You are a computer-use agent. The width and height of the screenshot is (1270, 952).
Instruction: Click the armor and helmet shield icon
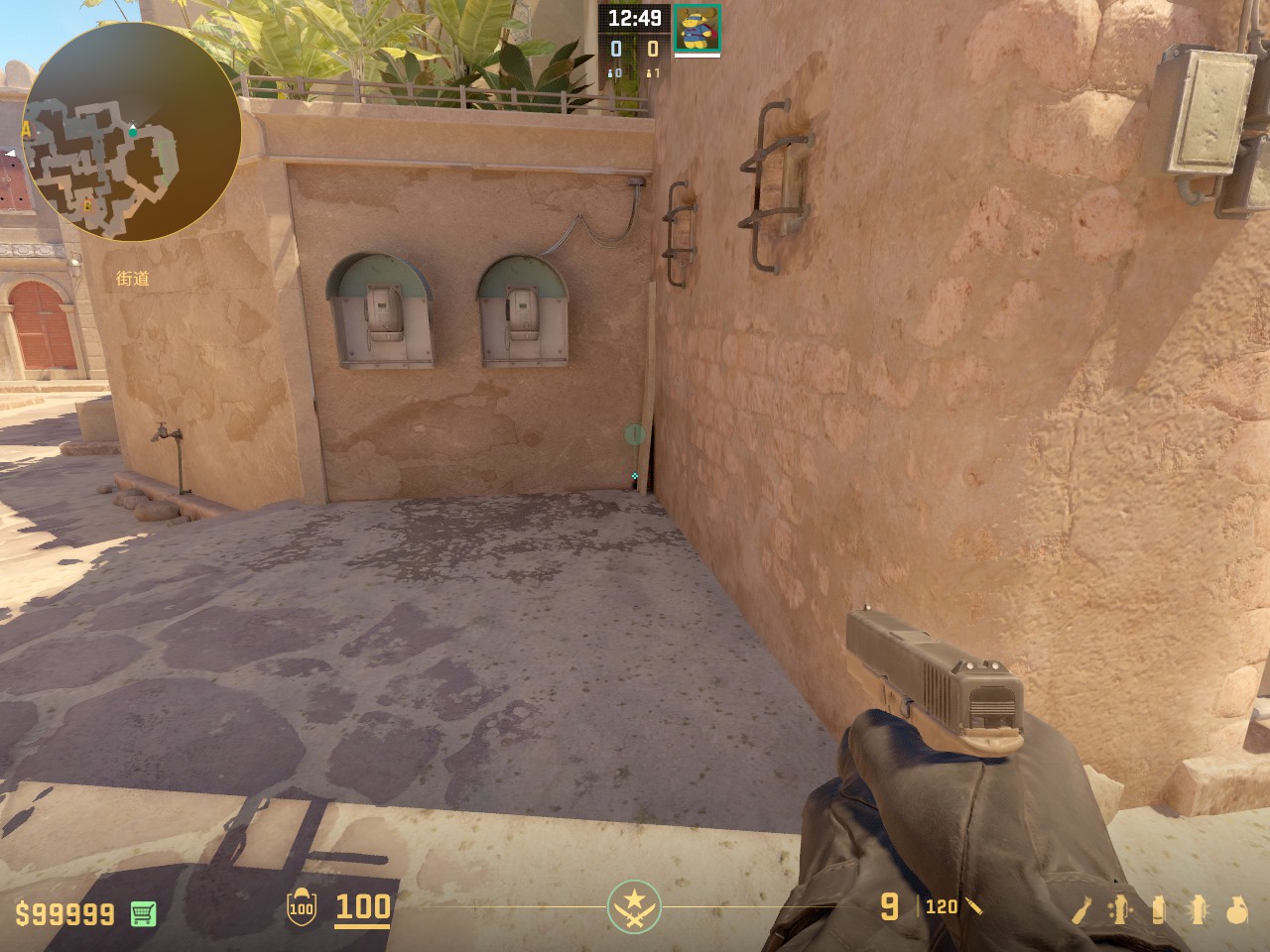pos(301,907)
